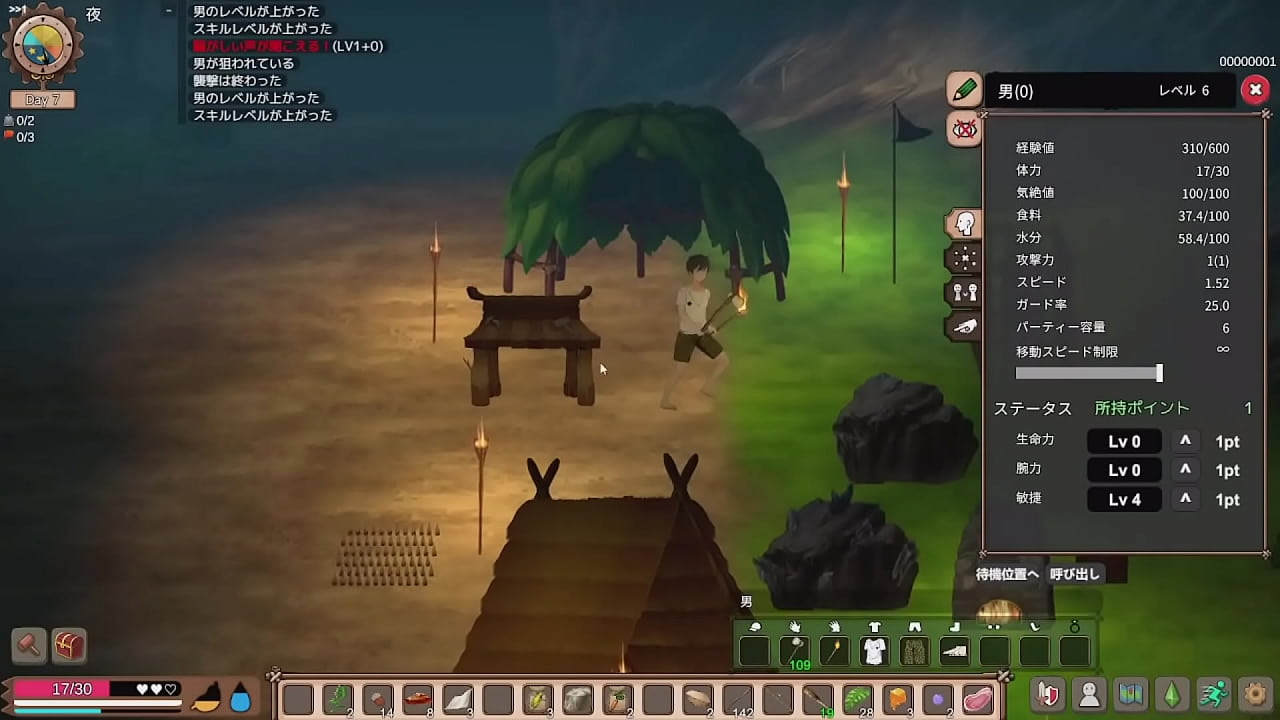Viewport: 1280px width, 720px height.
Task: Increase 腕力 with its up arrow
Action: (x=1185, y=470)
